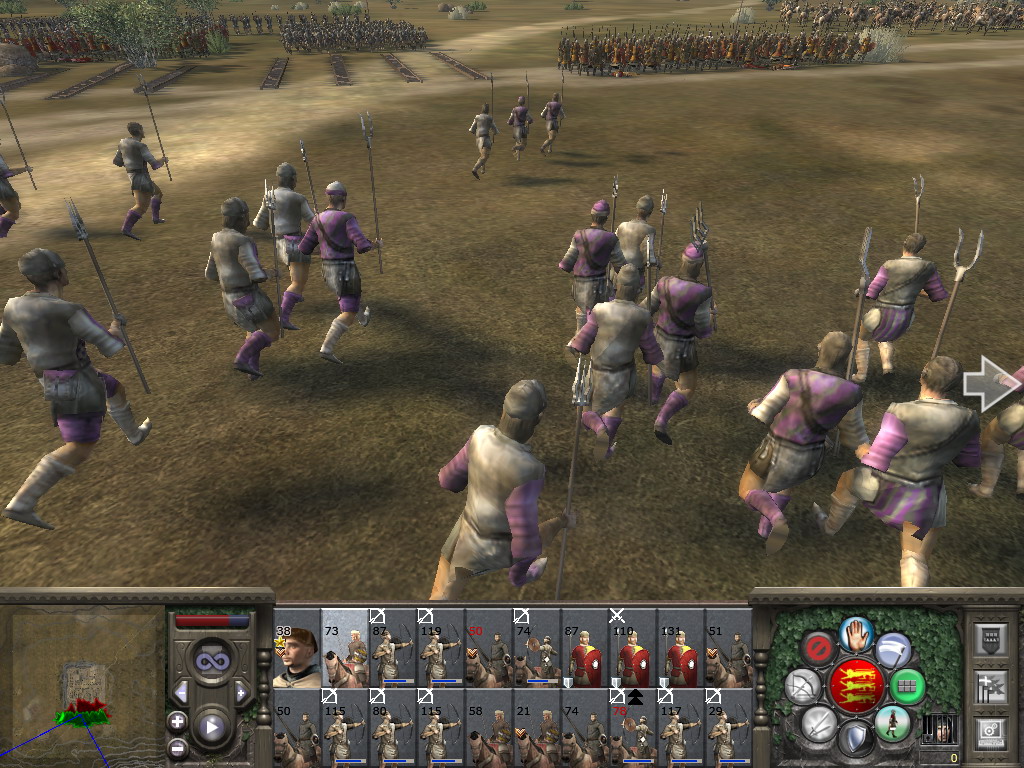
Task: Toggle guard mode with the shield button
Action: pos(855,740)
